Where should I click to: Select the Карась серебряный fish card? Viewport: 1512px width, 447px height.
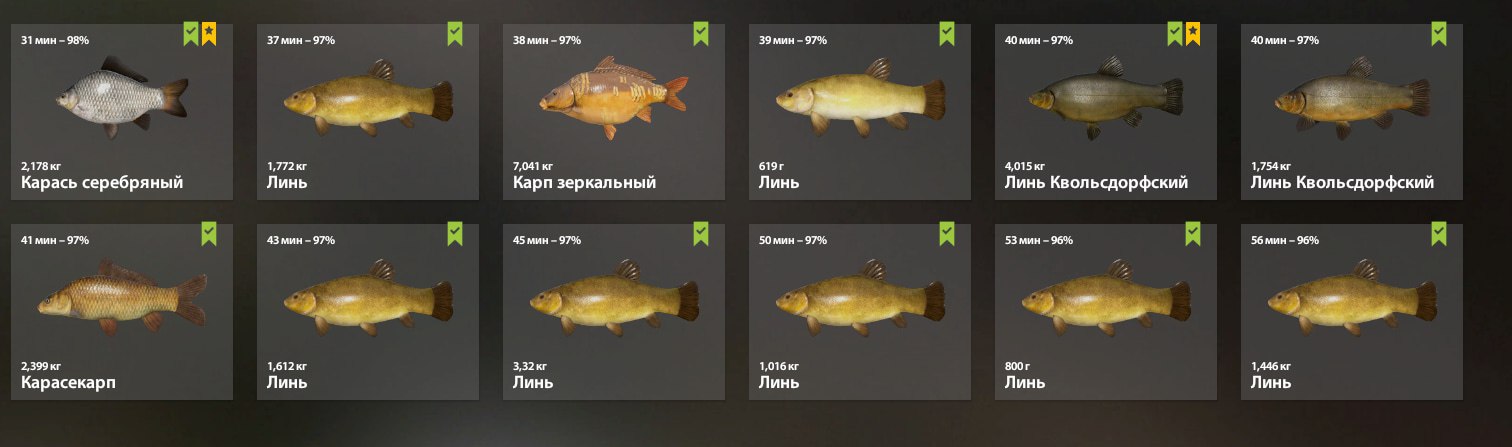click(121, 112)
